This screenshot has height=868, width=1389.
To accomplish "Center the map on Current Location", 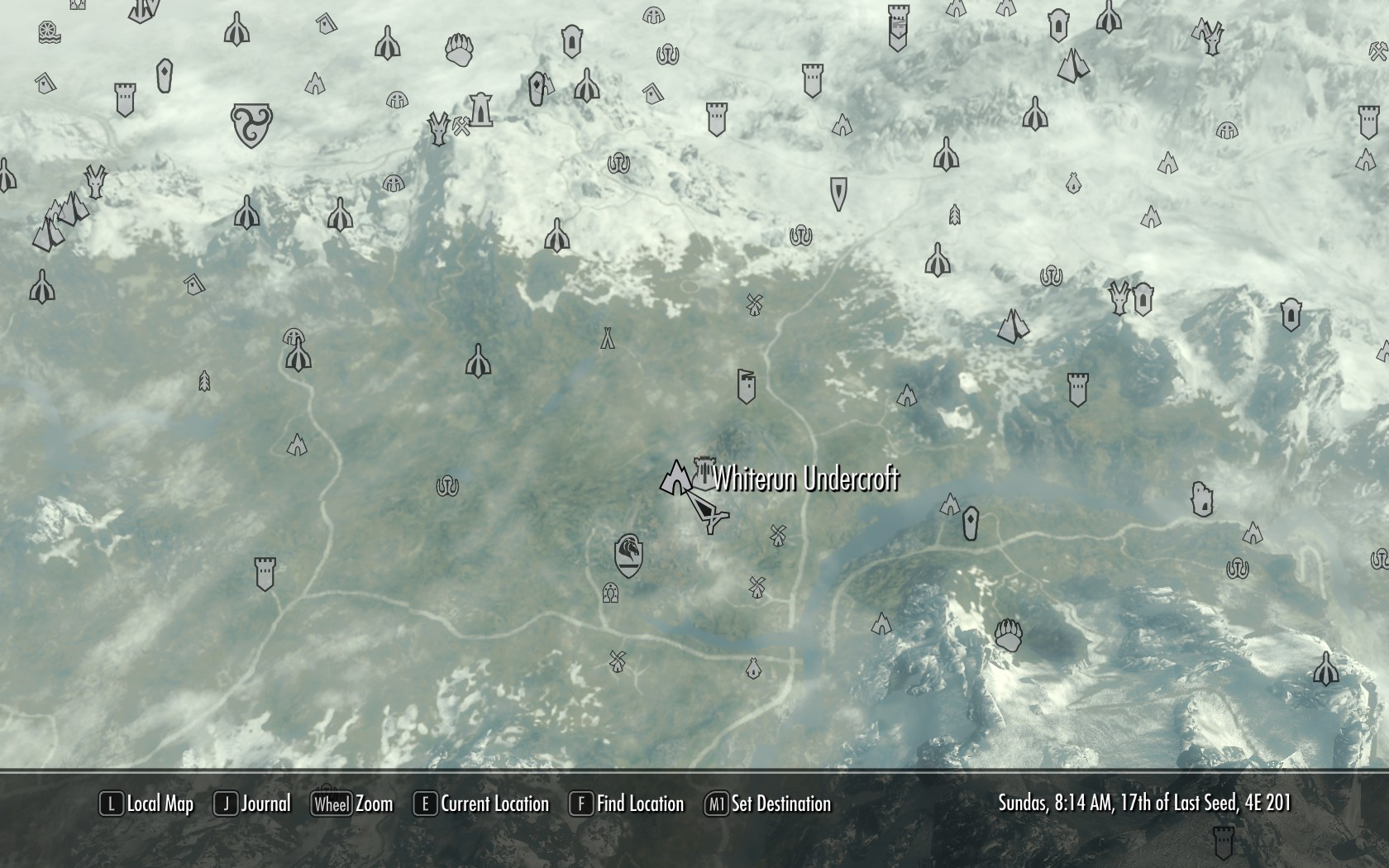I will [481, 804].
